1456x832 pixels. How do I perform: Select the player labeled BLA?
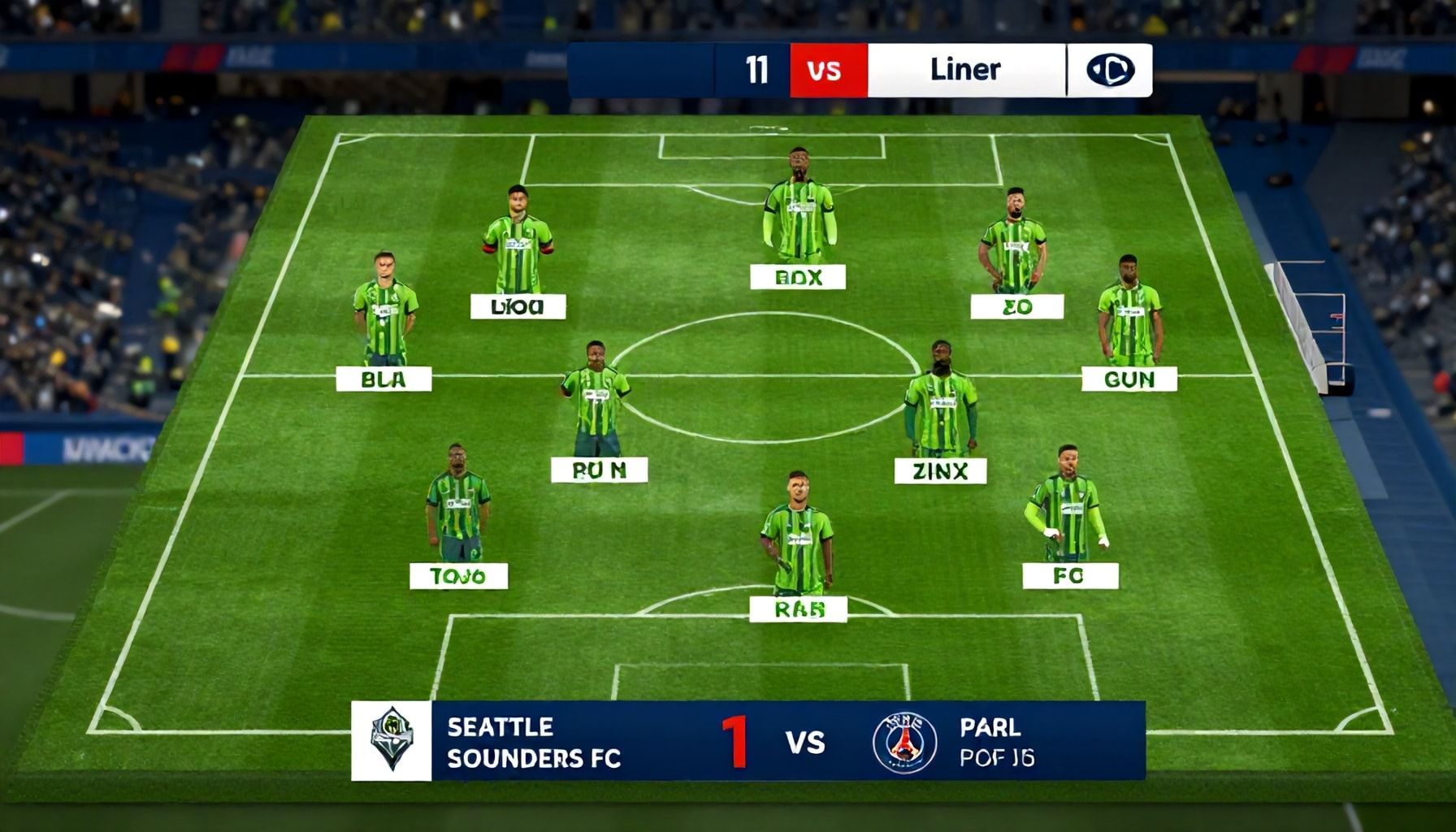tap(383, 379)
